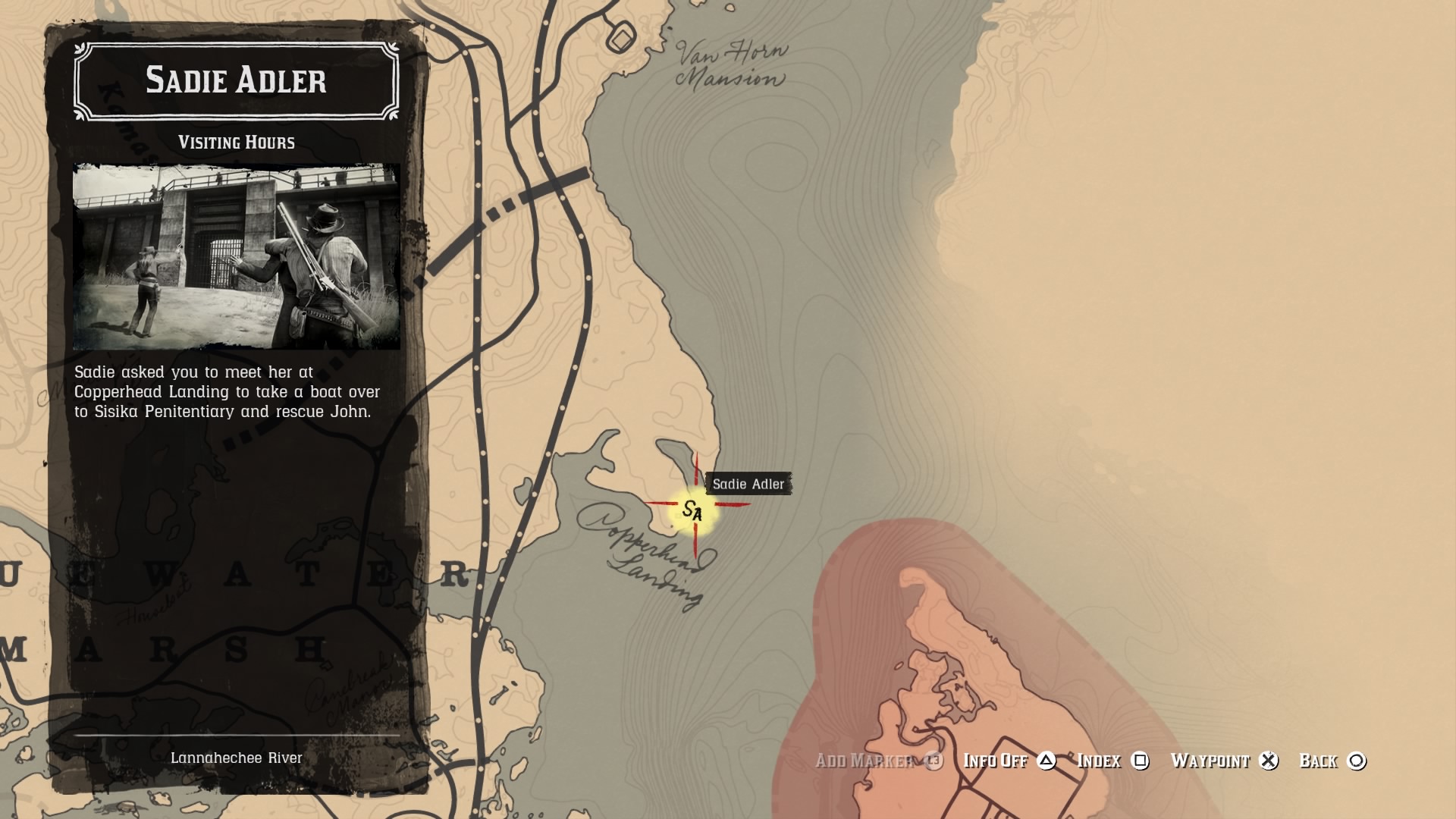Toggle Info Off to hide mission details
Image resolution: width=1456 pixels, height=819 pixels.
click(x=995, y=761)
